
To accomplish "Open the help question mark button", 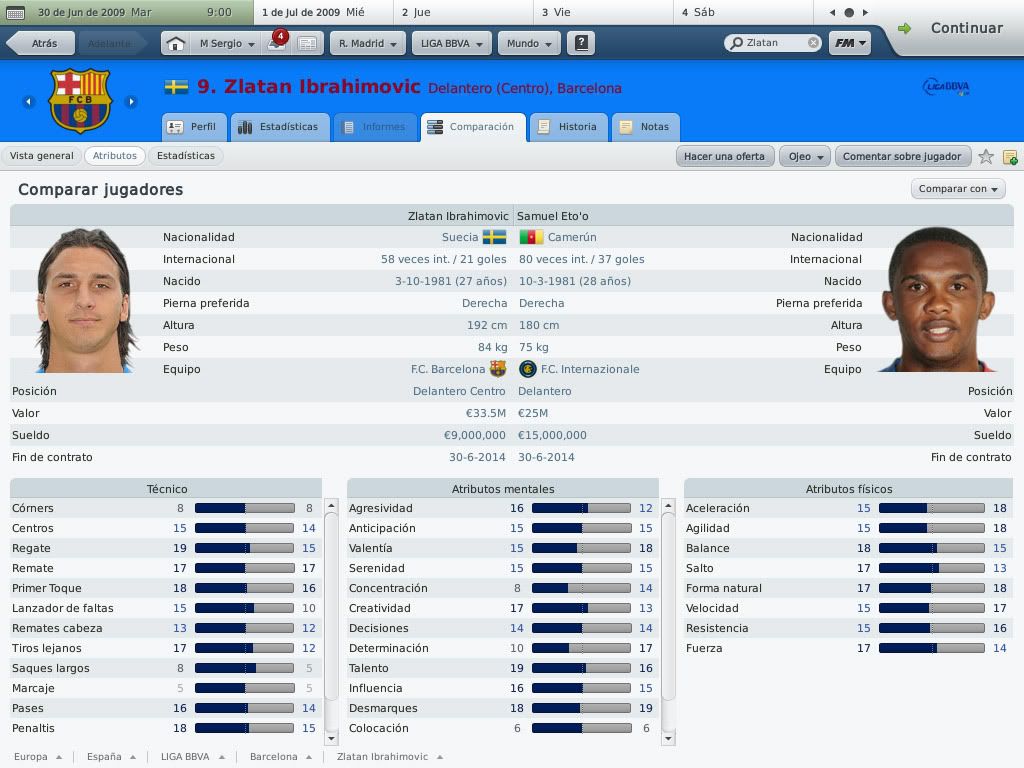I will point(581,44).
